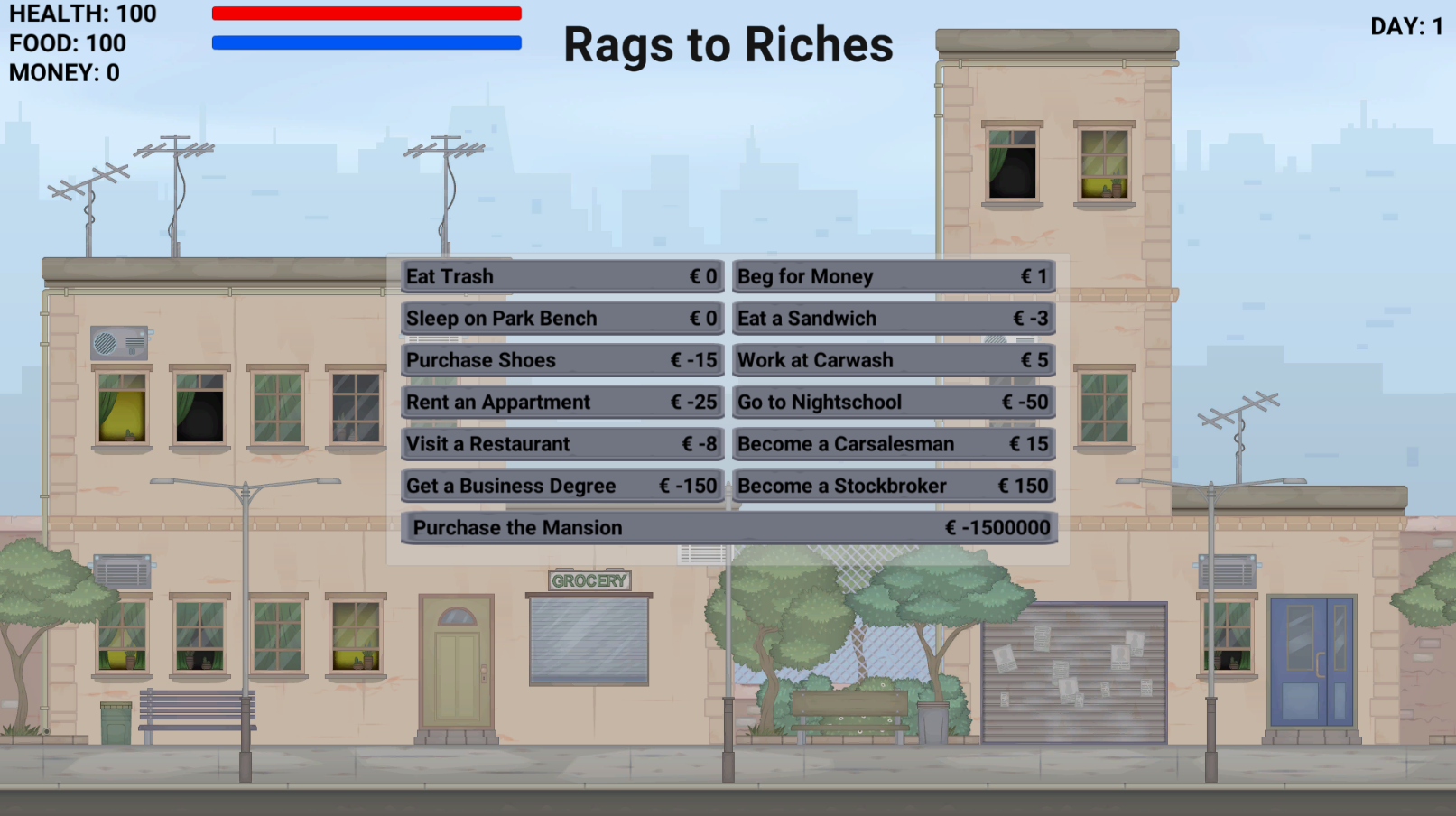Screen dimensions: 1456x816
Task: Rent an Appartment
Action: click(x=561, y=402)
